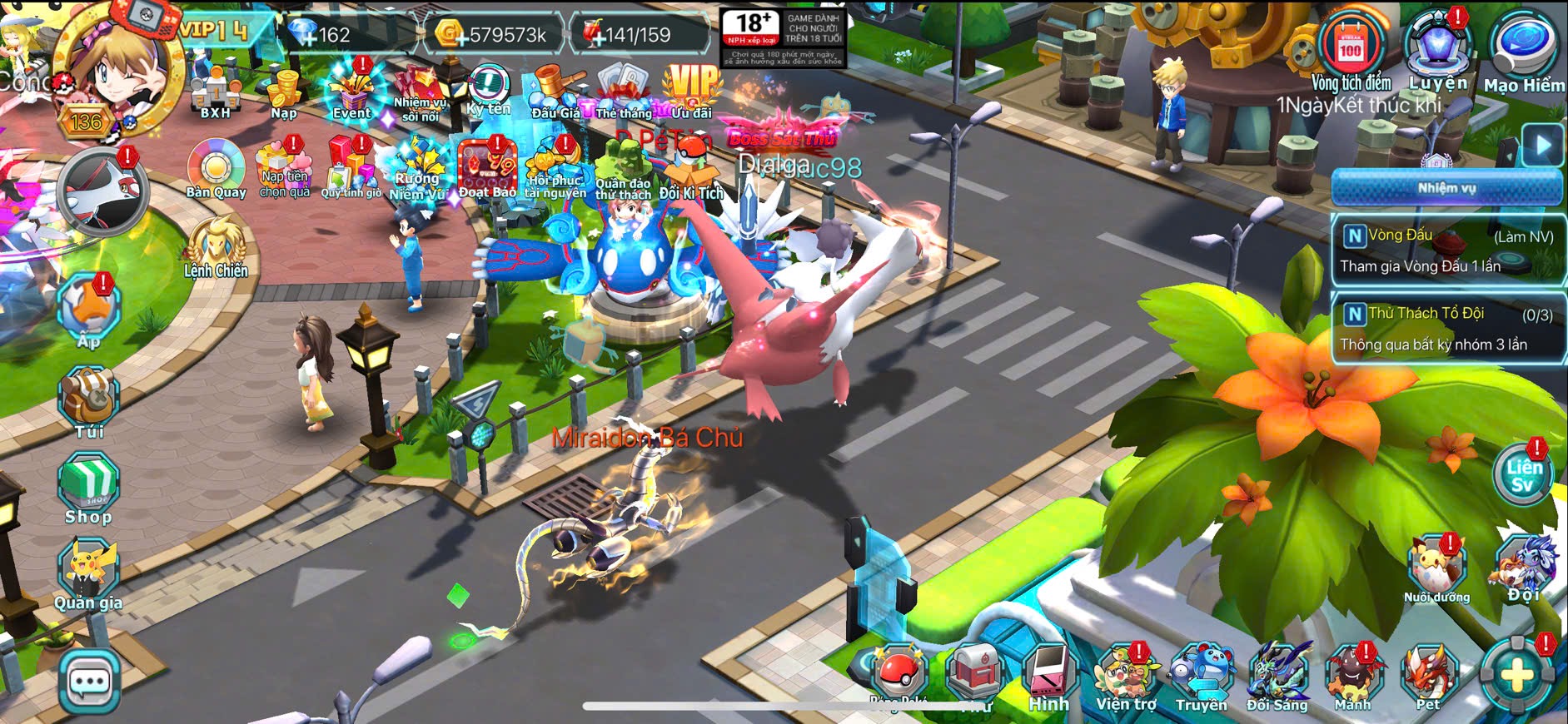The image size is (1568, 724).
Task: Tap the Ký tên sign-in icon
Action: 488,90
